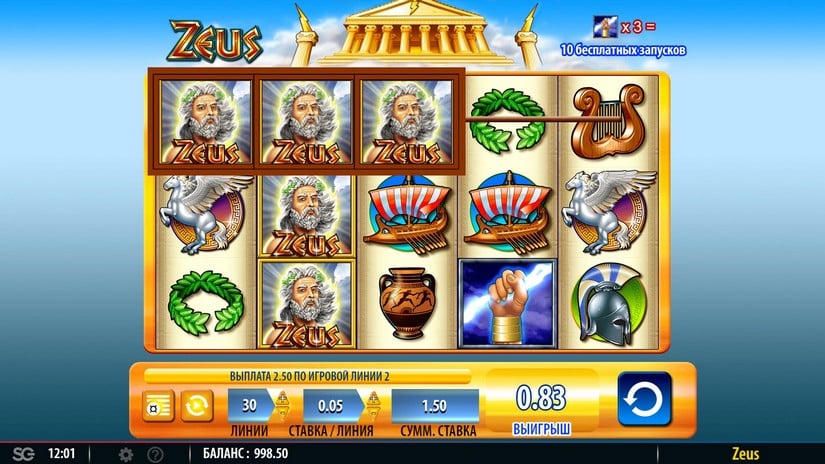Open settings with the gear icon
Image resolution: width=825 pixels, height=464 pixels.
click(126, 454)
